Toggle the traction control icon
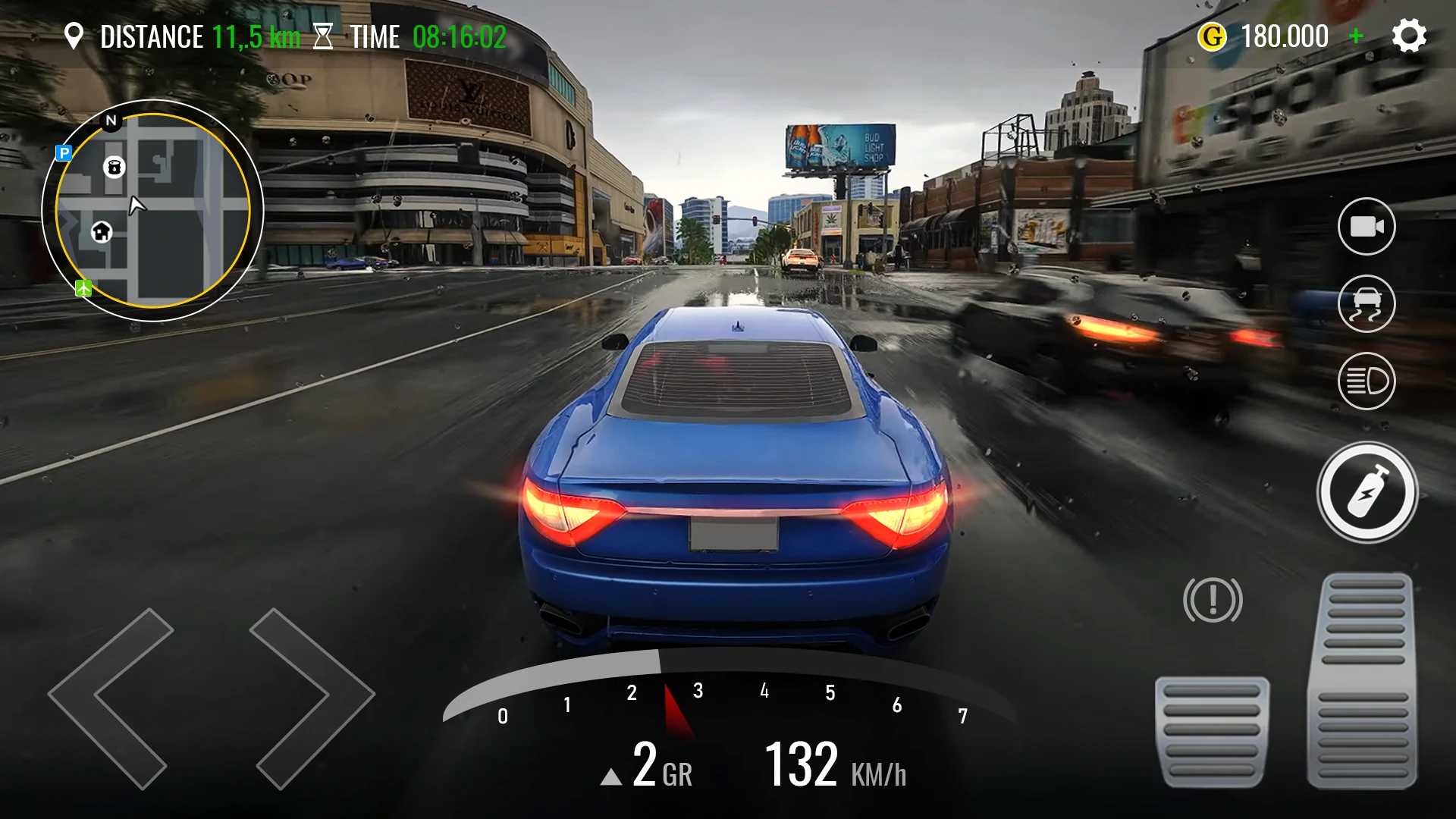 click(1366, 303)
